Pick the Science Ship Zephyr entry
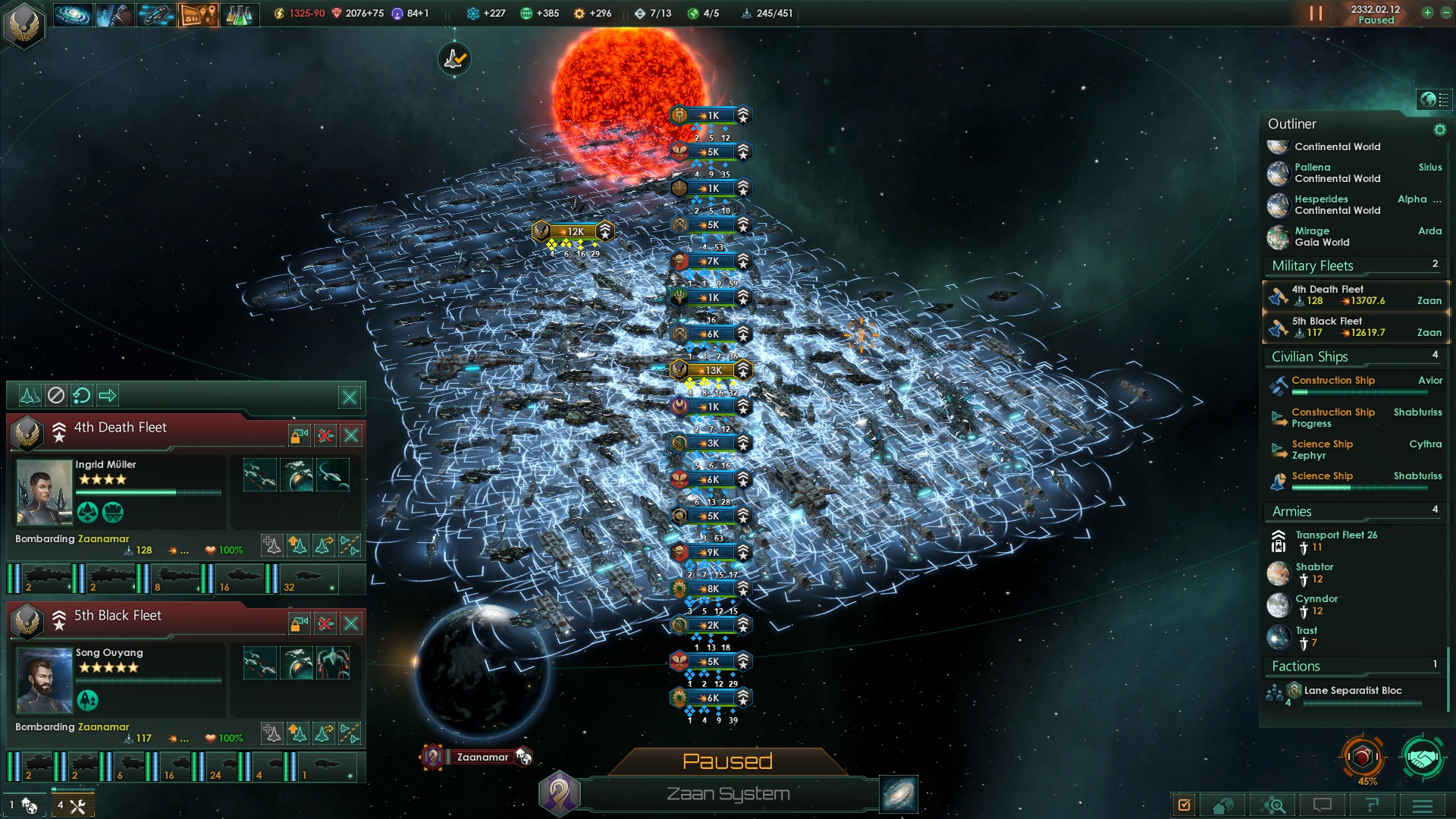The height and width of the screenshot is (819, 1456). [1323, 450]
